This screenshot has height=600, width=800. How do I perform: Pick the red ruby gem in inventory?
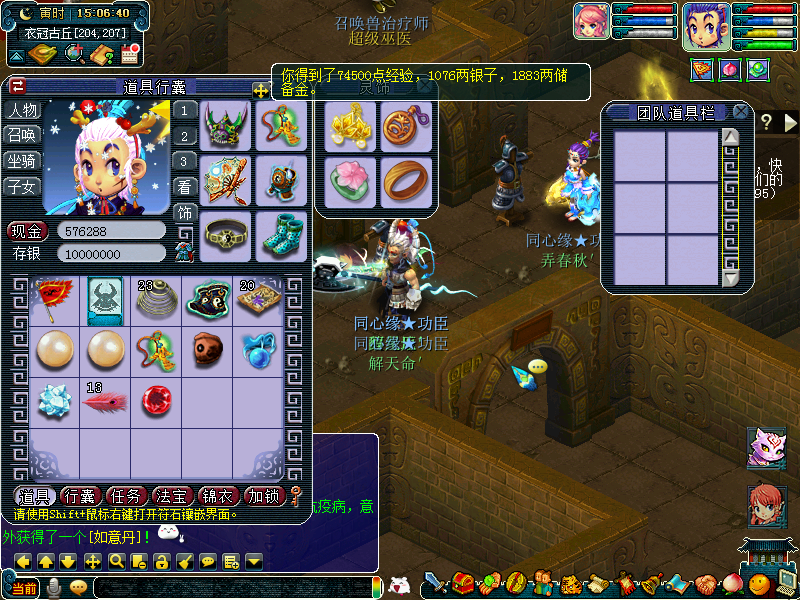(157, 399)
